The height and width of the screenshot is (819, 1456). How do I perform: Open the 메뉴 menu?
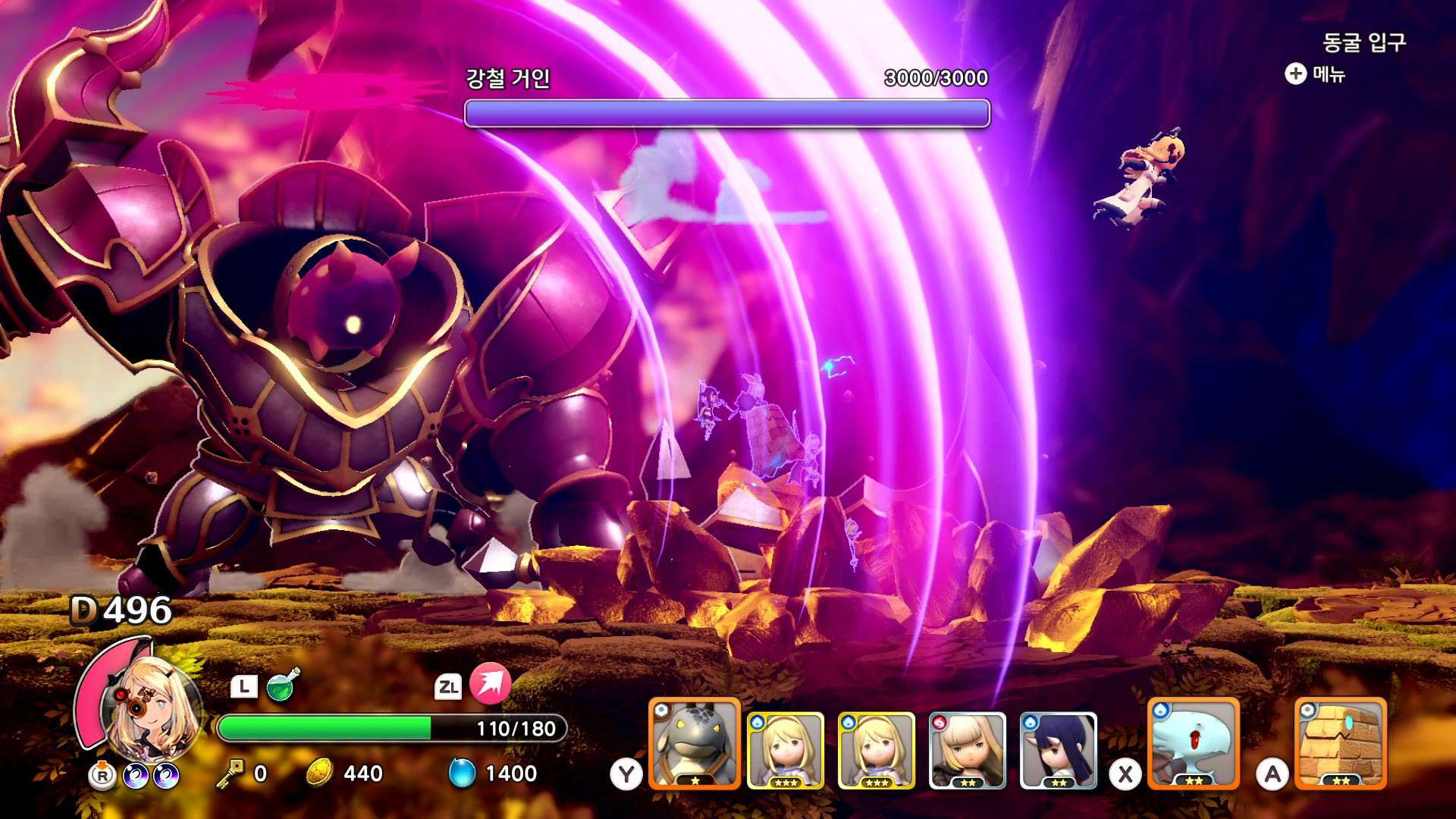[1316, 74]
